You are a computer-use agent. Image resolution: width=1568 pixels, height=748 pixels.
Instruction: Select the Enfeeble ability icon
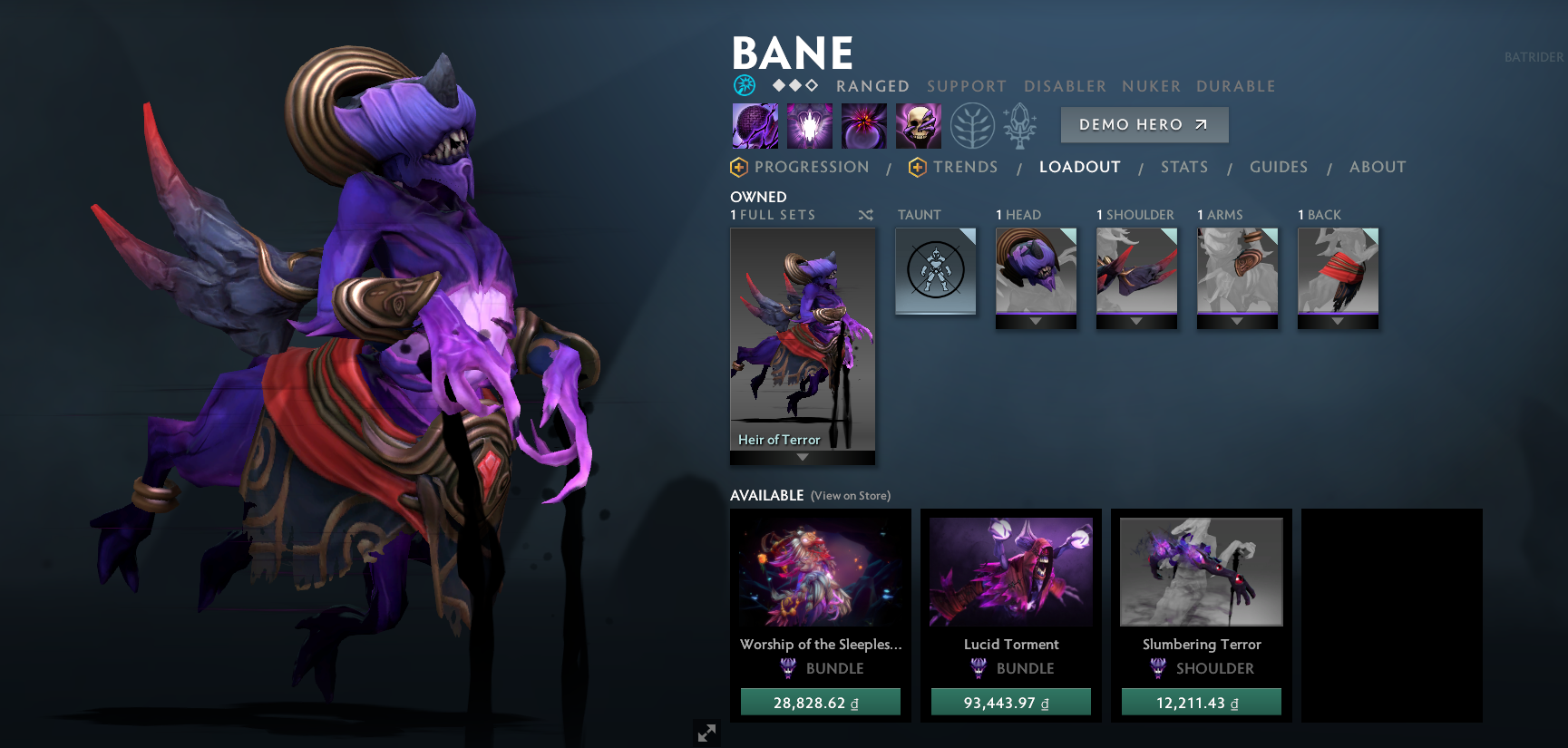[755, 125]
